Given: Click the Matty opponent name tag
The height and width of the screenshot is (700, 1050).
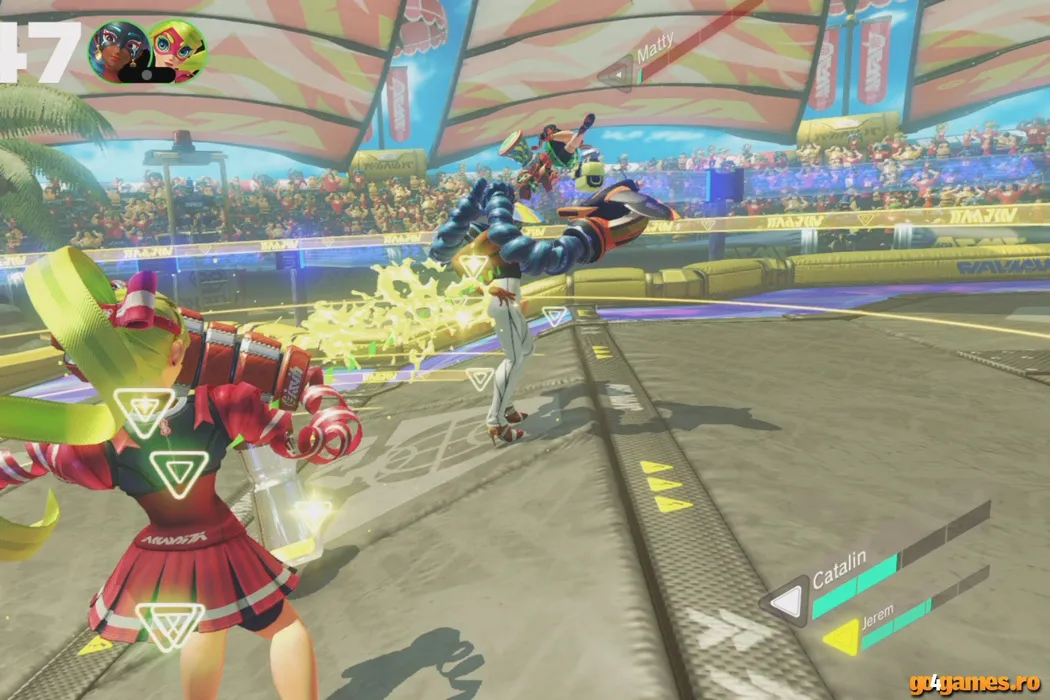Looking at the screenshot, I should 655,48.
